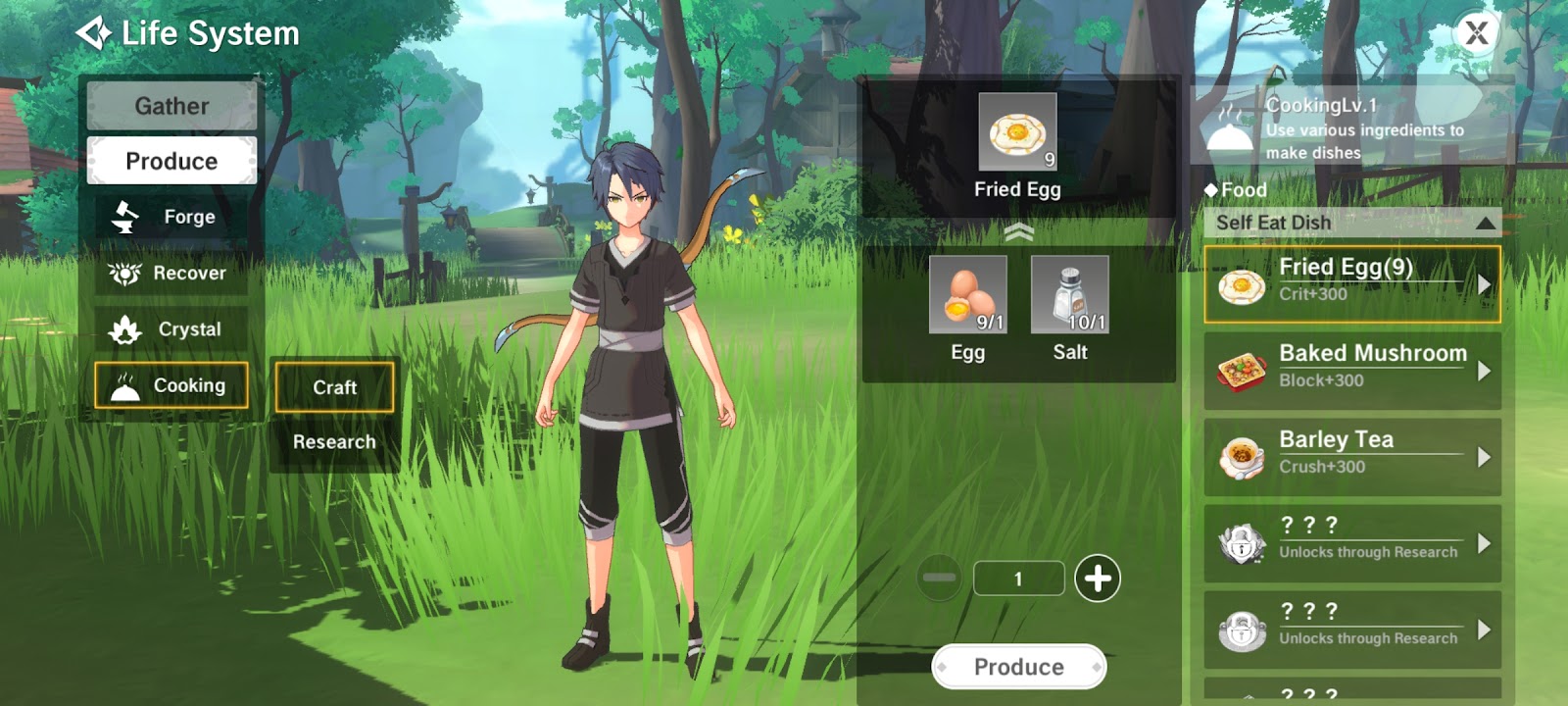Choose the Craft sub-option
This screenshot has width=1568, height=706.
[334, 387]
